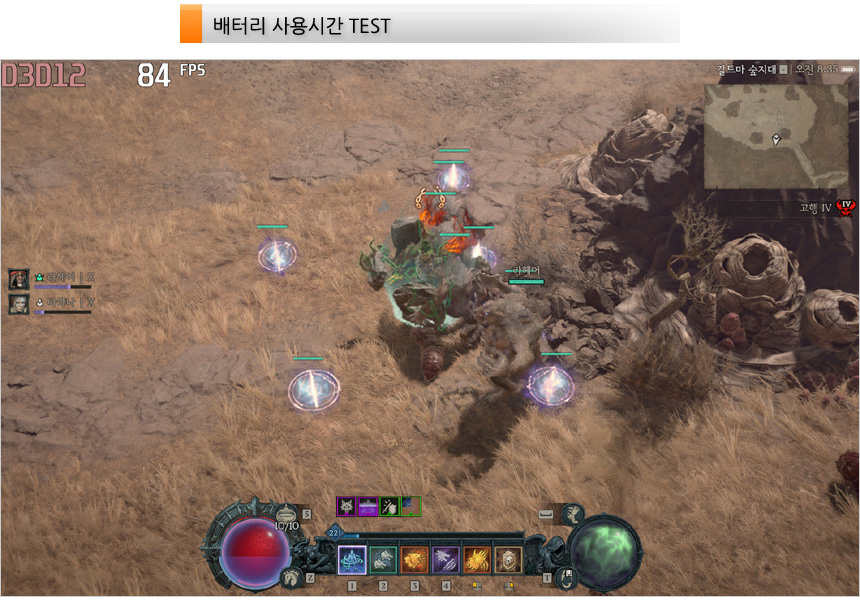
Task: Use the green-framed wolf pack skill
Action: (x=383, y=559)
